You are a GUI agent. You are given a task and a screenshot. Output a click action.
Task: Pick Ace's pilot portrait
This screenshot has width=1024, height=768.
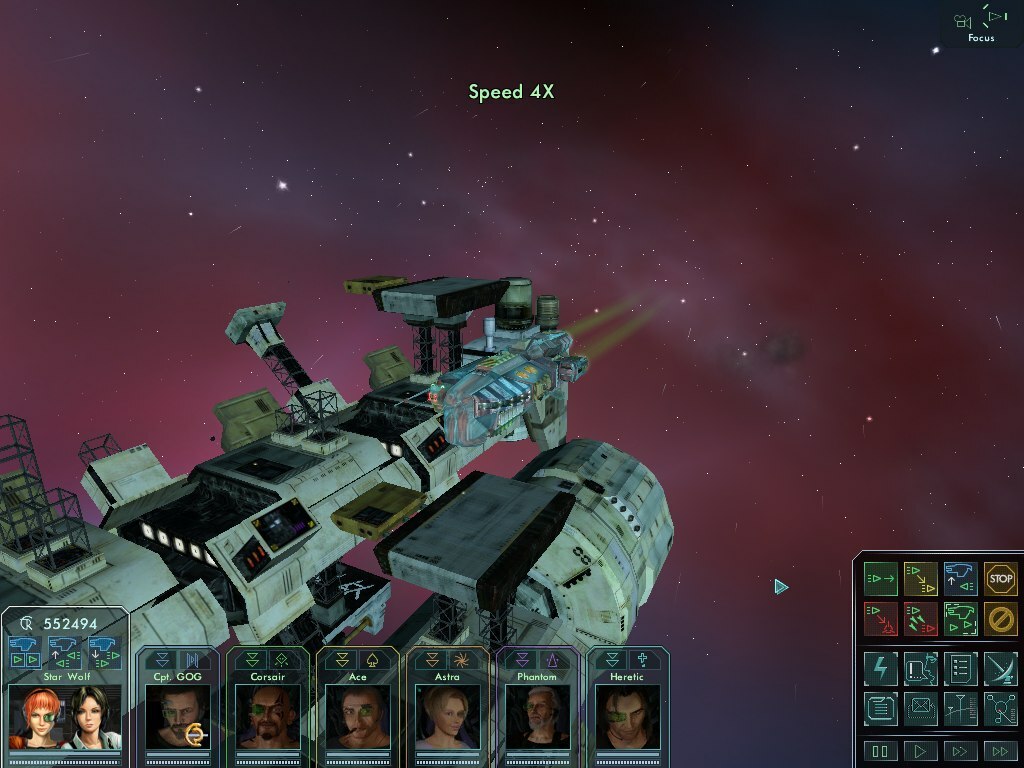pyautogui.click(x=357, y=716)
